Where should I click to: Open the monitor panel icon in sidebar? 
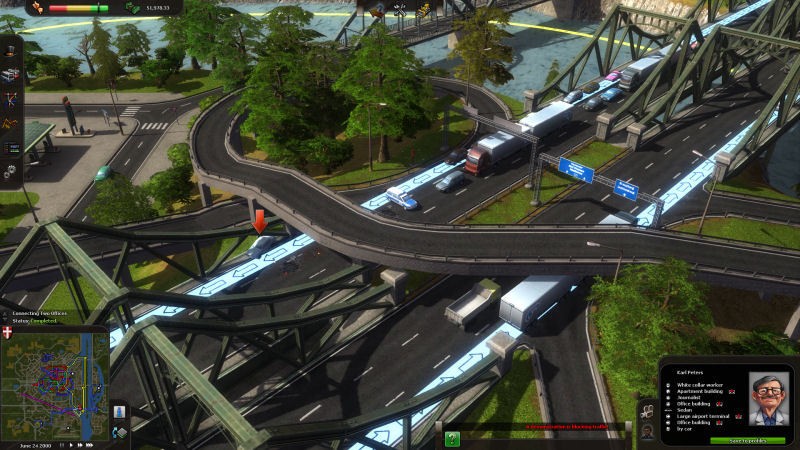11,149
